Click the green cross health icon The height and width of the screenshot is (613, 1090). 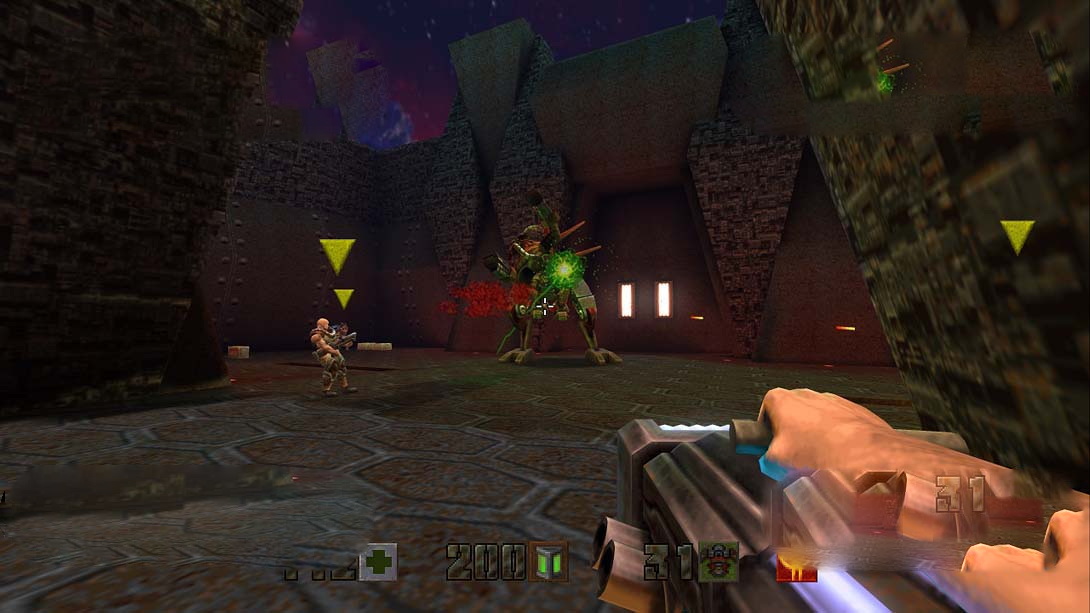pos(378,562)
